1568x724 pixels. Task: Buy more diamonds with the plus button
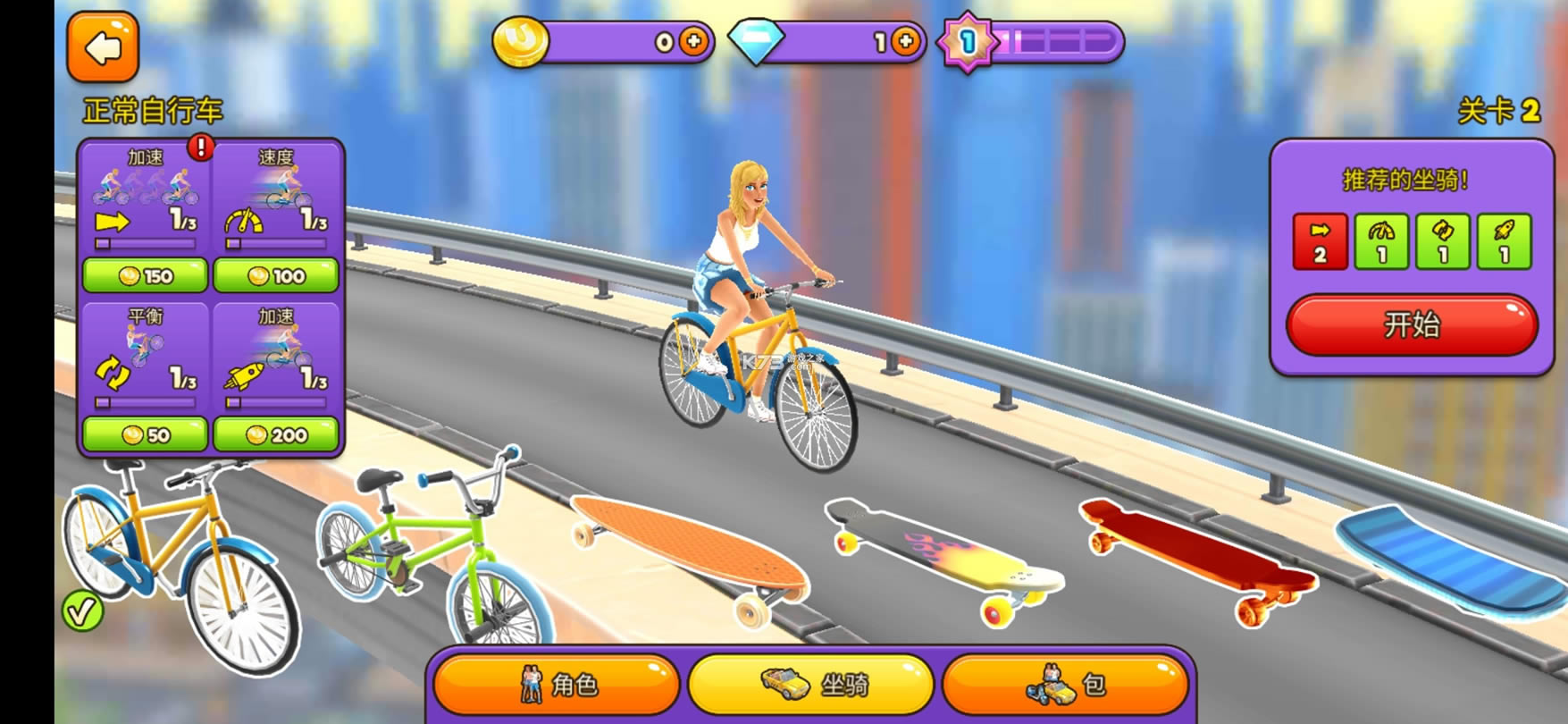[x=905, y=41]
